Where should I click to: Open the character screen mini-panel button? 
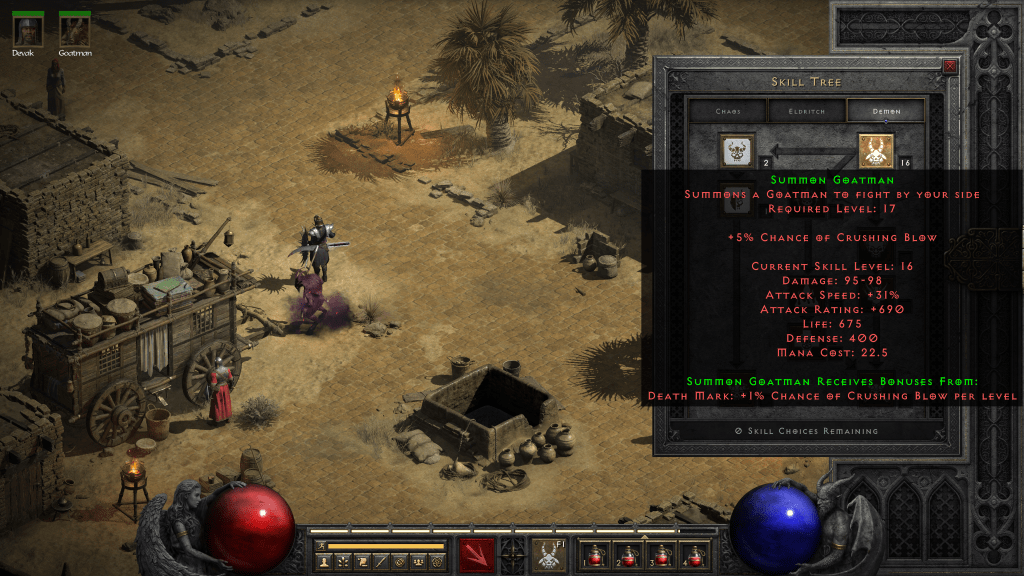[x=326, y=563]
